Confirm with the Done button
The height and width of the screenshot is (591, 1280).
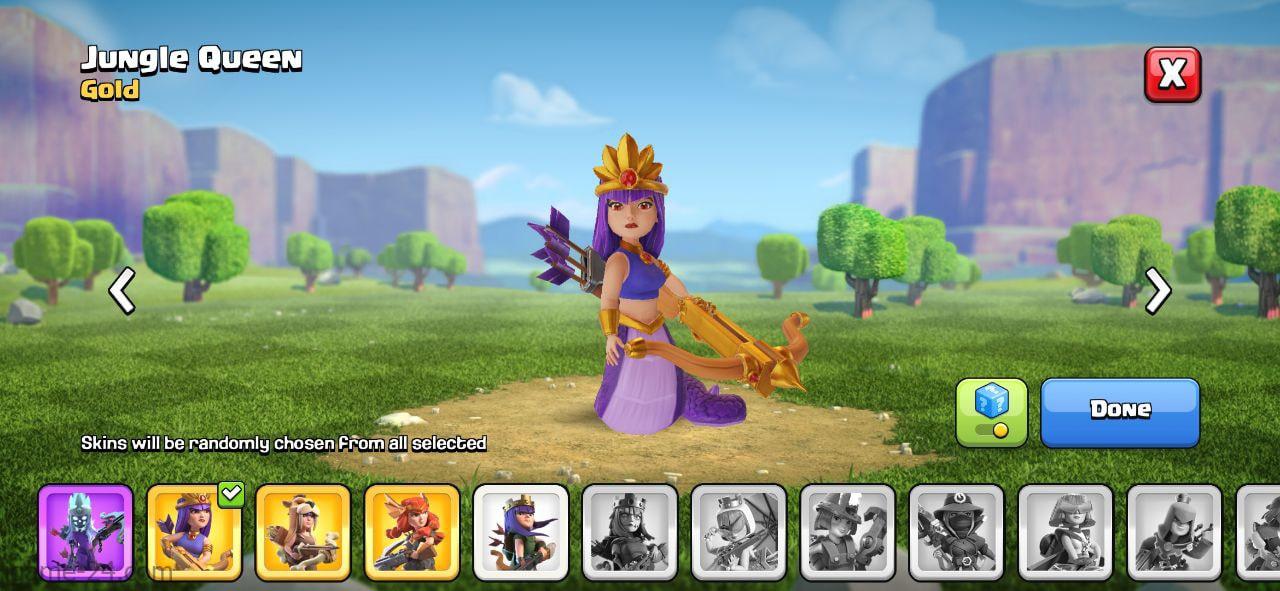point(1119,411)
